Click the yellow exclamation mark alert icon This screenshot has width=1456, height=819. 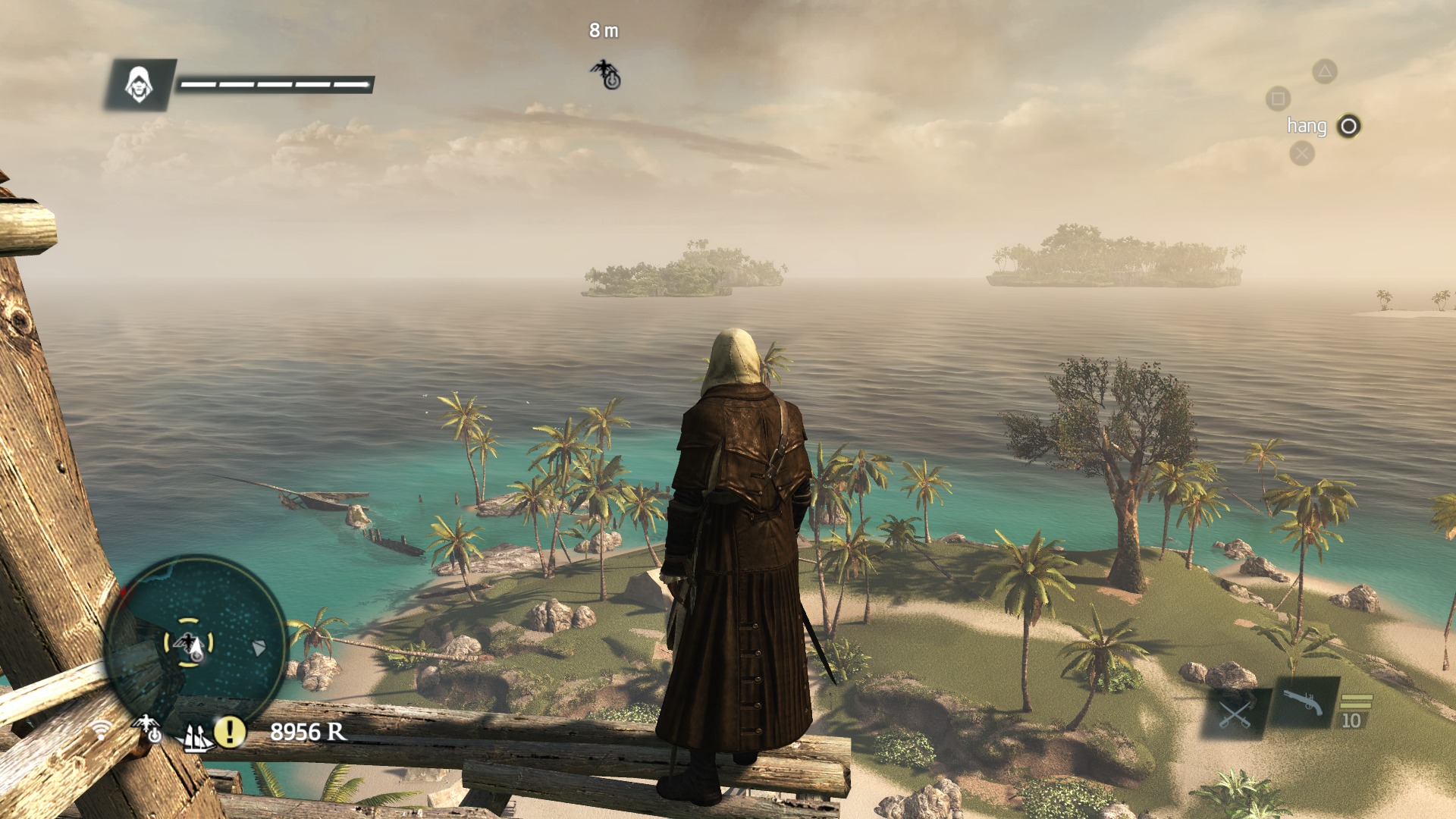(229, 732)
